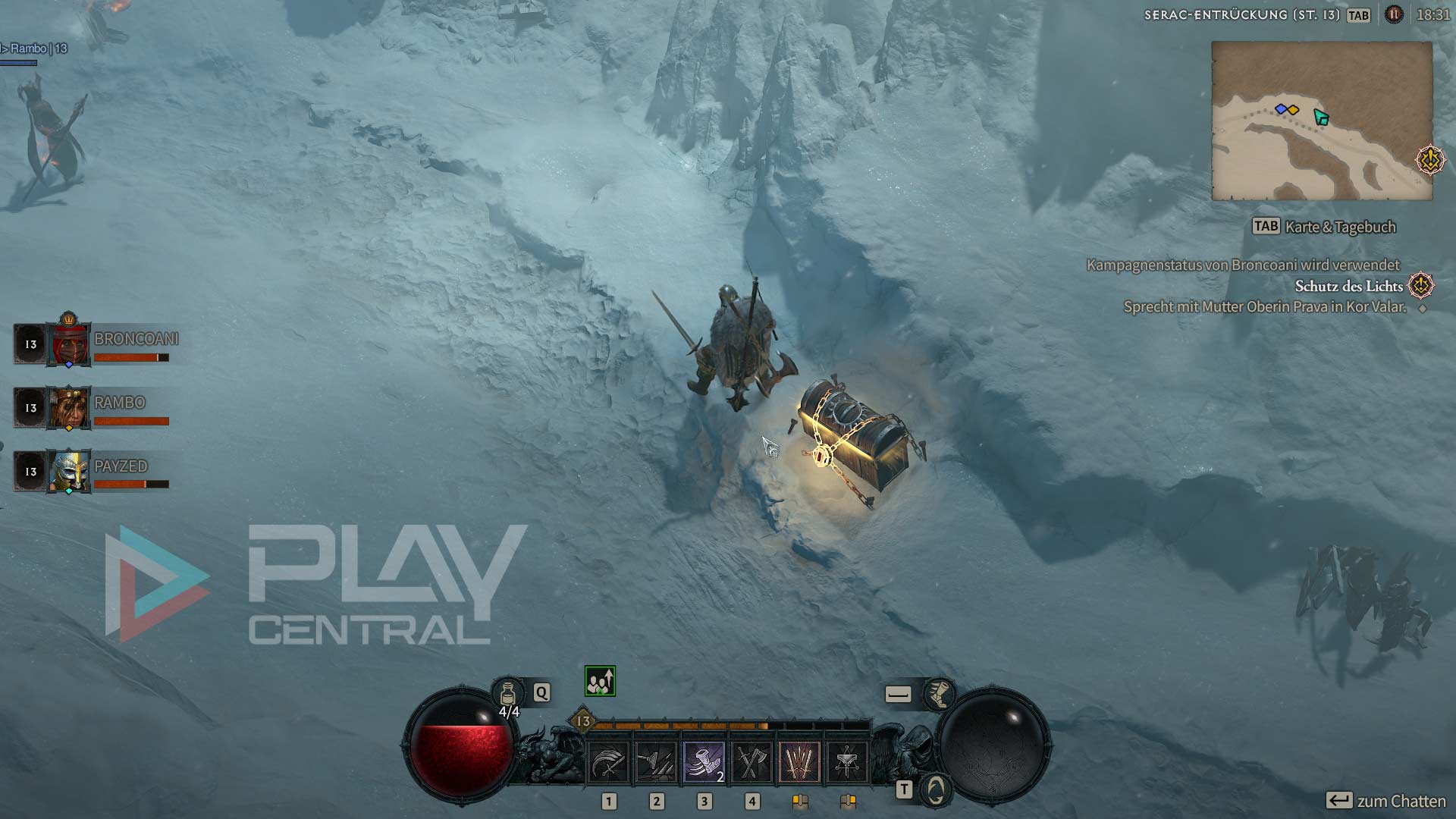Click the Karte & Tagebuch label

pyautogui.click(x=1339, y=227)
